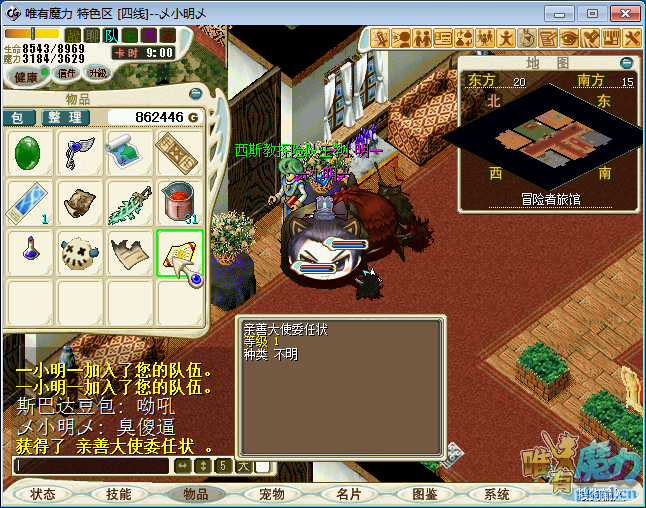Screen dimensions: 646x508
Task: Select the highlighted 亲善大使委任状 item slot
Action: click(181, 254)
